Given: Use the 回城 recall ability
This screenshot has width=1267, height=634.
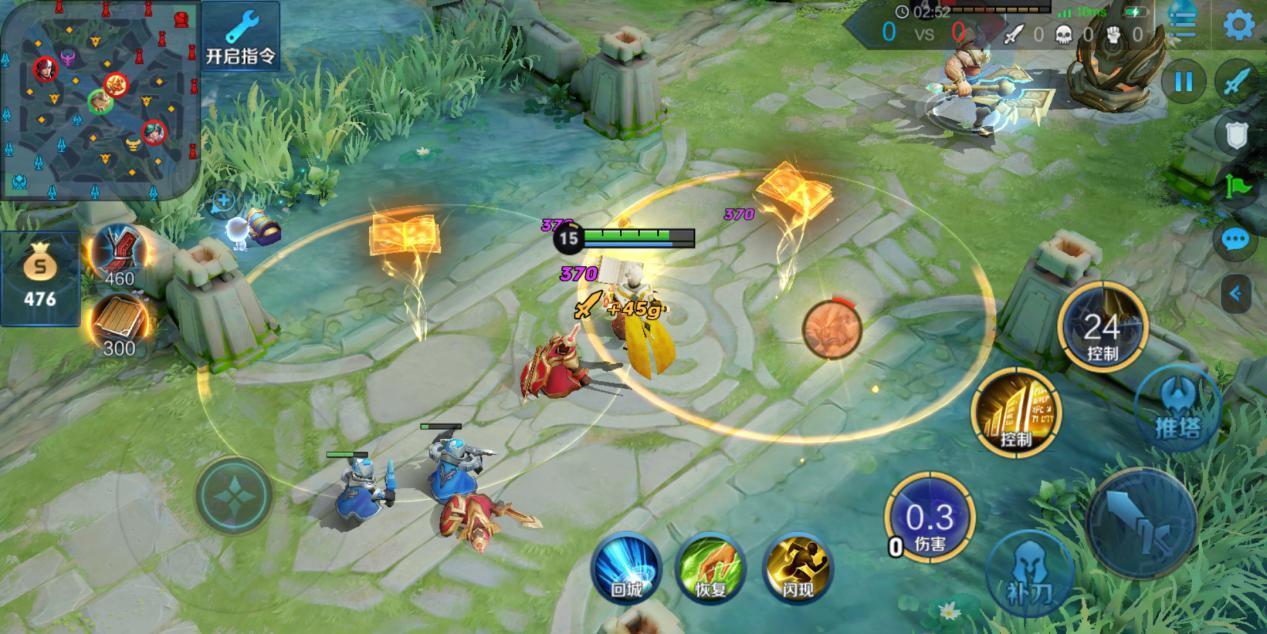Looking at the screenshot, I should (x=627, y=567).
